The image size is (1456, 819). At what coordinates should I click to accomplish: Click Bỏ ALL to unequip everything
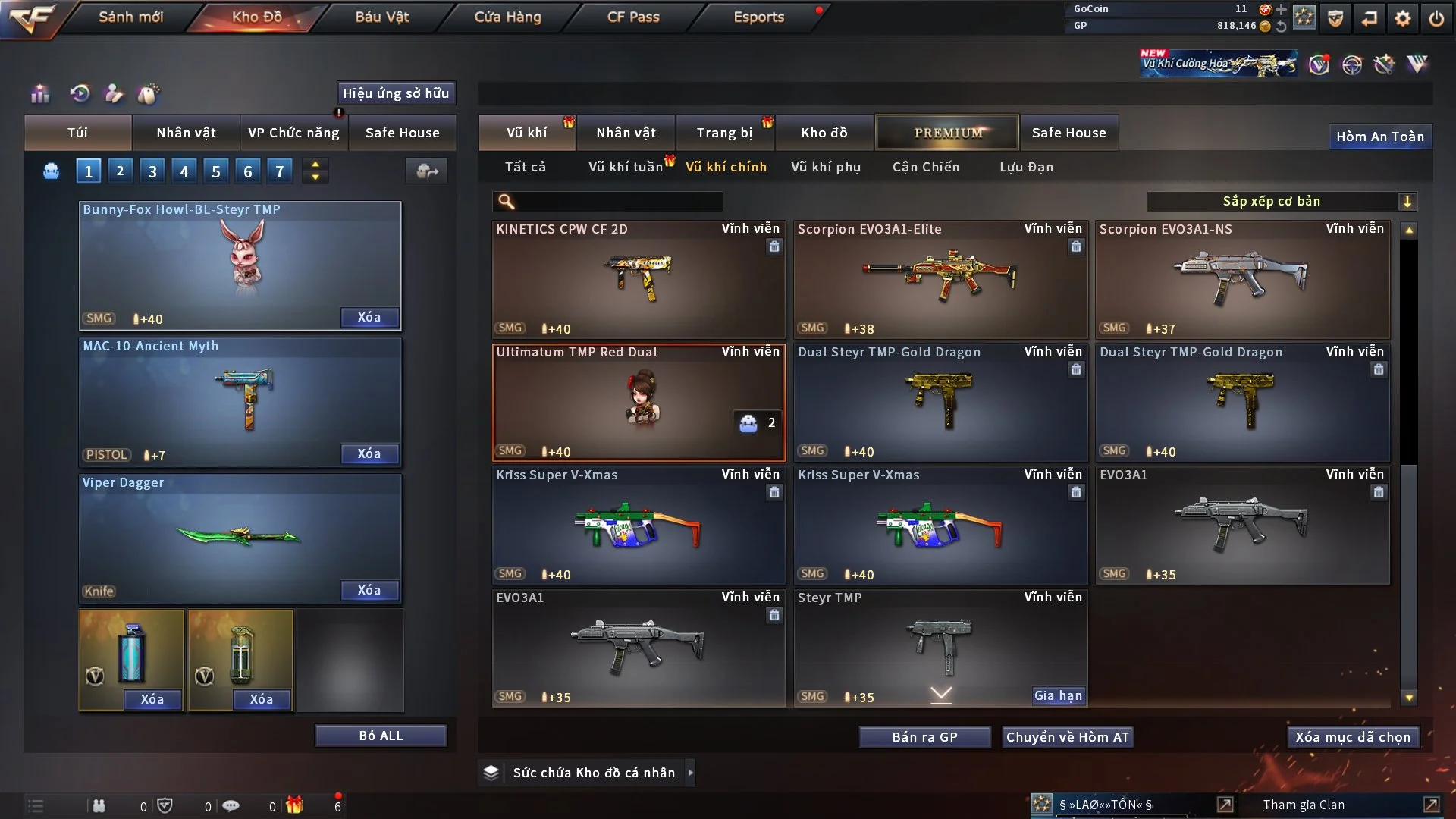coord(381,736)
